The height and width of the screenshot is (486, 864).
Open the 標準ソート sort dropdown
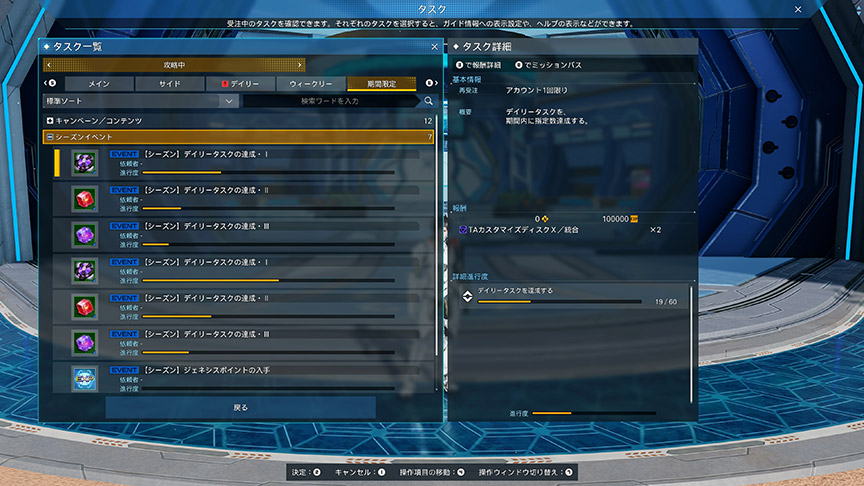click(139, 101)
